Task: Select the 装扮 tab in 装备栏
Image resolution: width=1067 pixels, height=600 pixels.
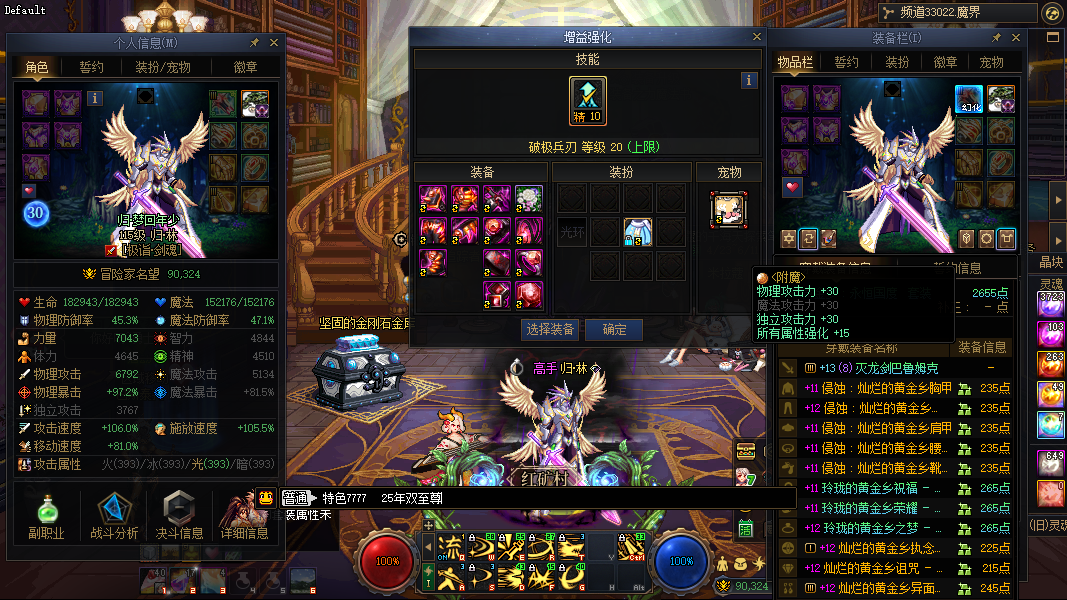Action: 897,62
